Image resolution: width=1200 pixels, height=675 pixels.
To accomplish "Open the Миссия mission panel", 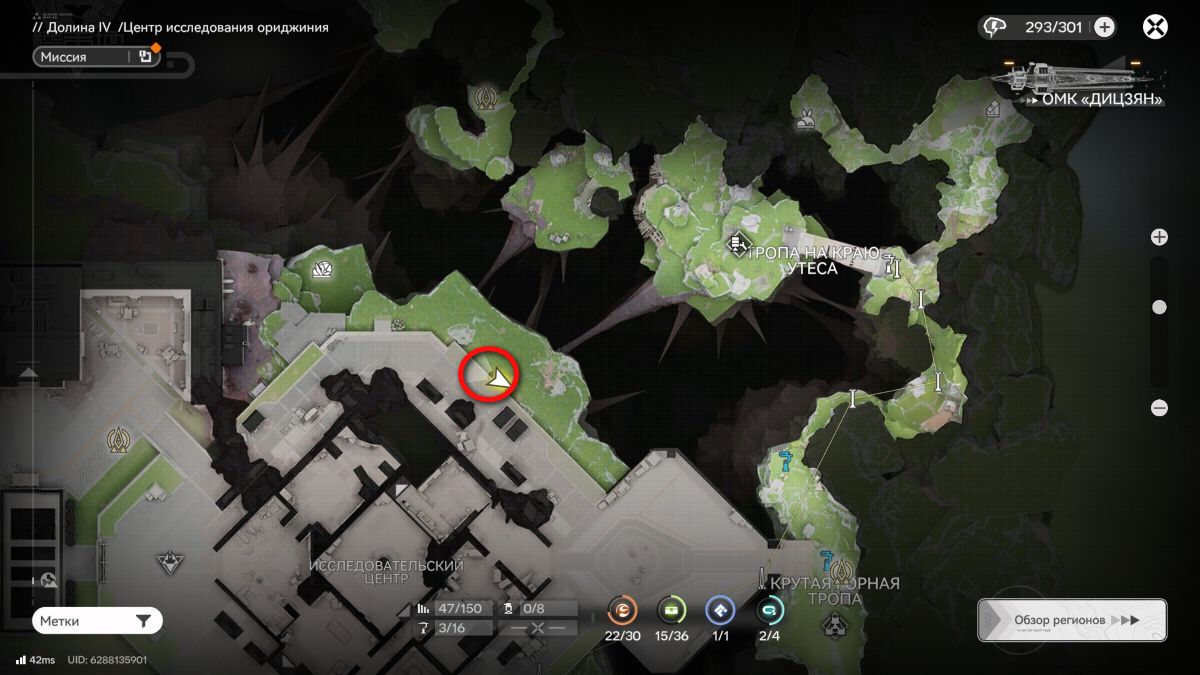I will tap(85, 57).
